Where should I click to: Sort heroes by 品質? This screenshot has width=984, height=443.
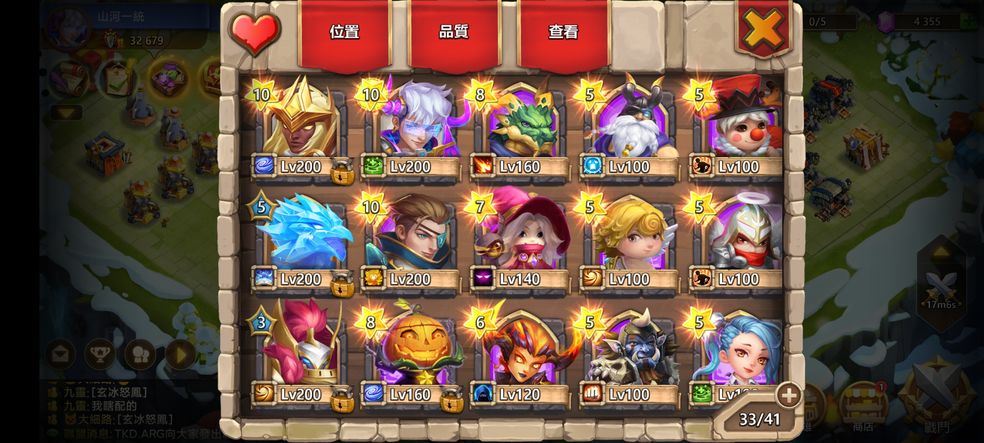454,32
